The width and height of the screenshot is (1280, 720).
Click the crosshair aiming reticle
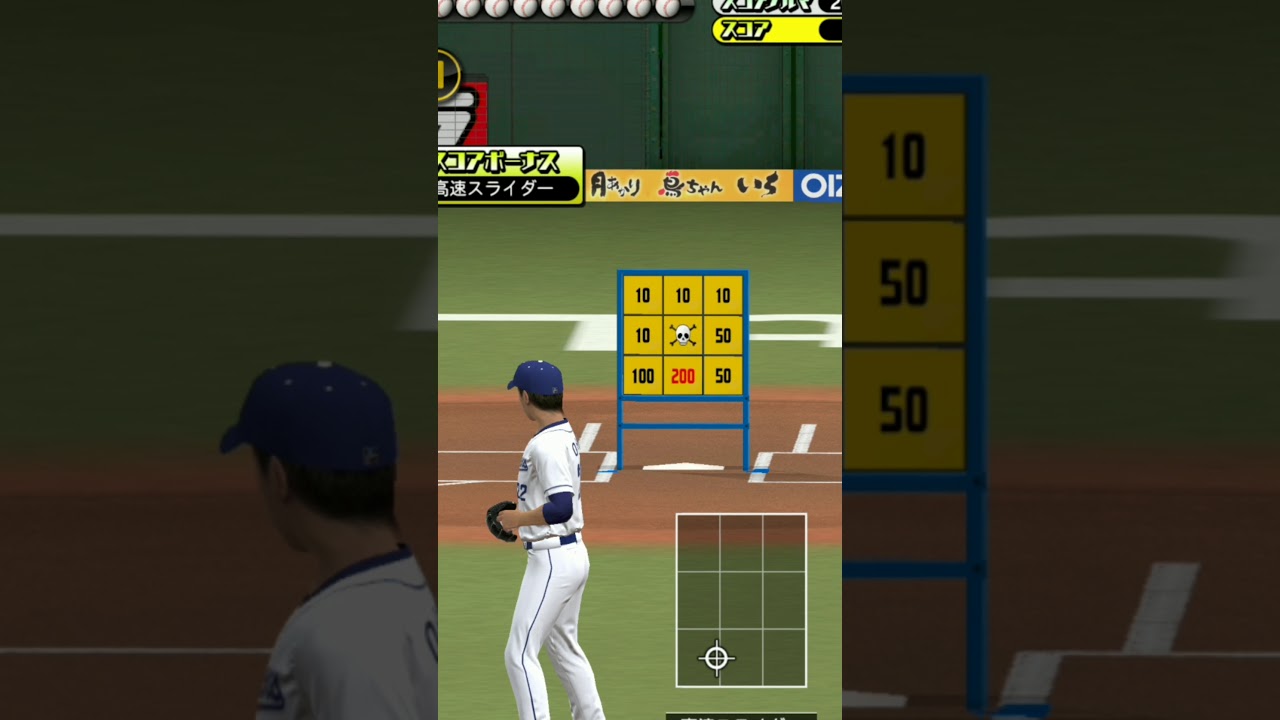(x=716, y=657)
